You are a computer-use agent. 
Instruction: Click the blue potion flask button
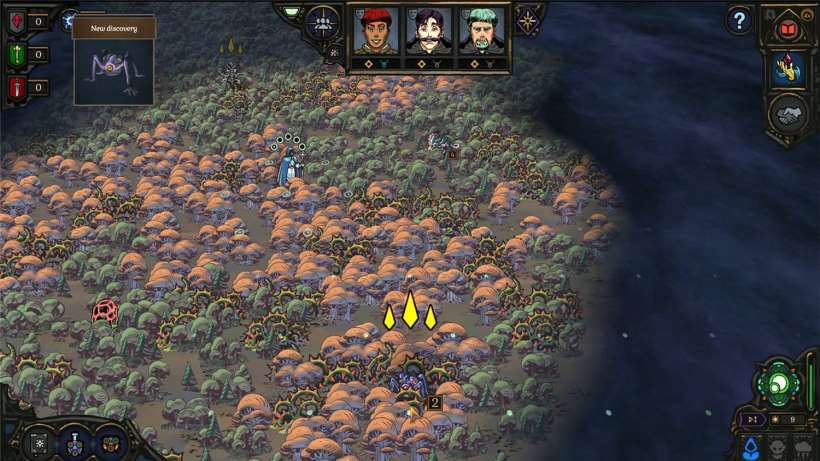point(73,443)
